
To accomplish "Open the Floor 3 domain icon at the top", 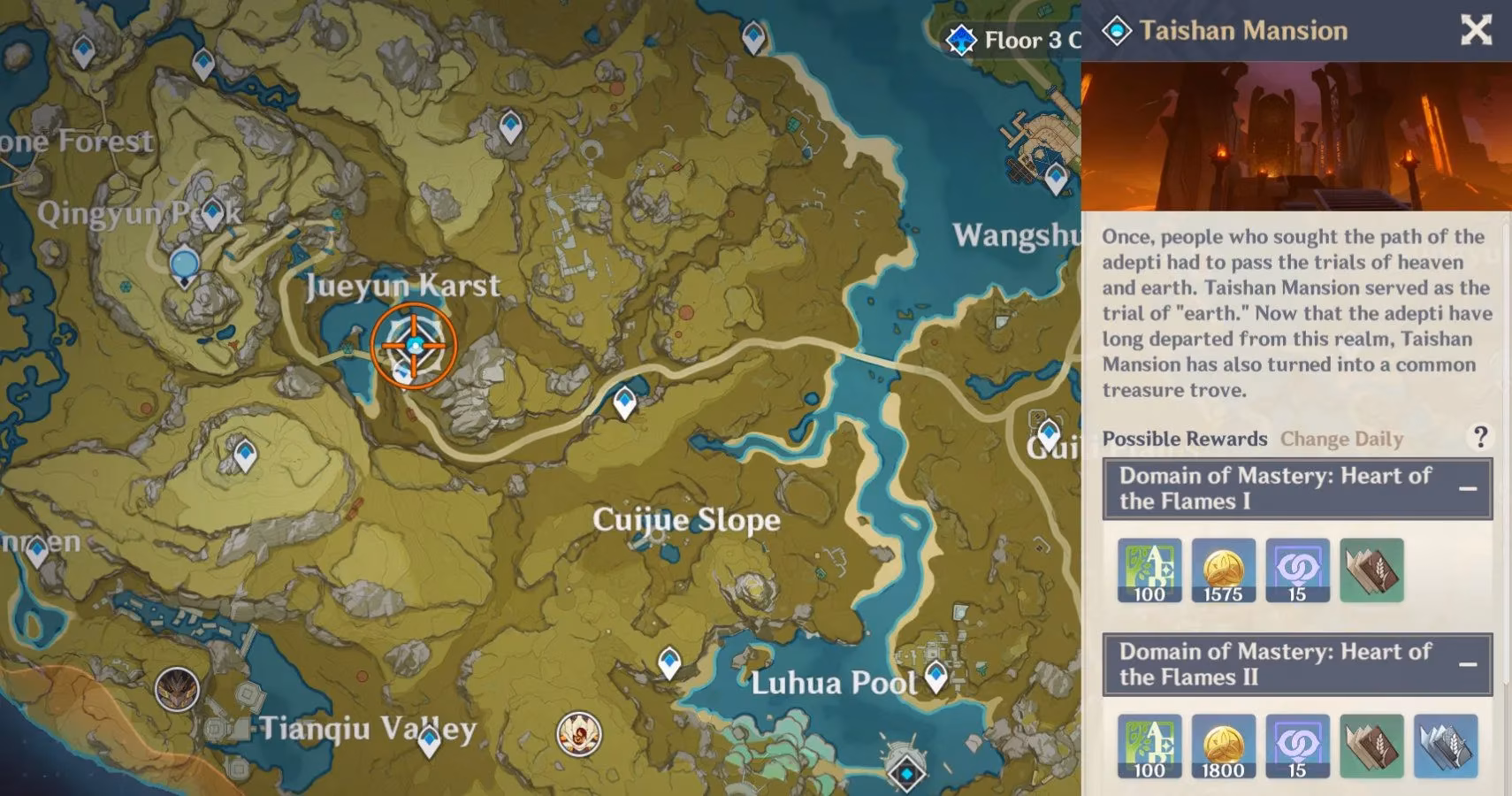I will 959,40.
